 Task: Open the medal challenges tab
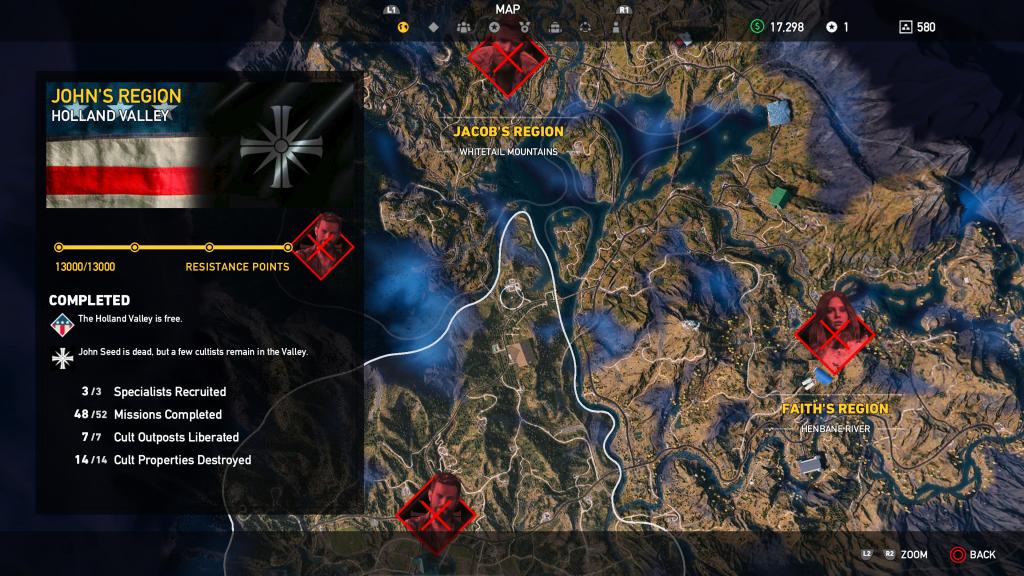coord(524,27)
